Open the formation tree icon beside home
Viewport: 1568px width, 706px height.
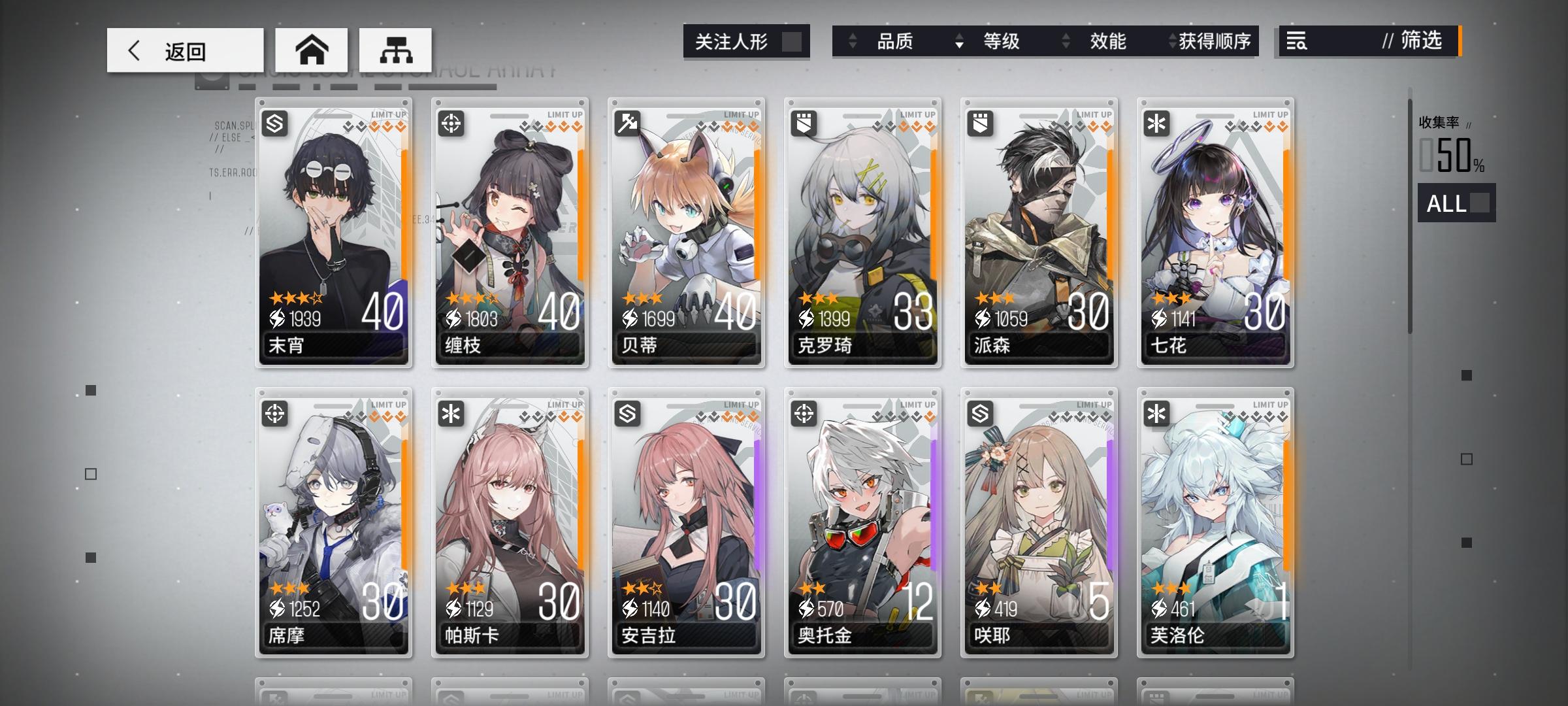click(395, 49)
